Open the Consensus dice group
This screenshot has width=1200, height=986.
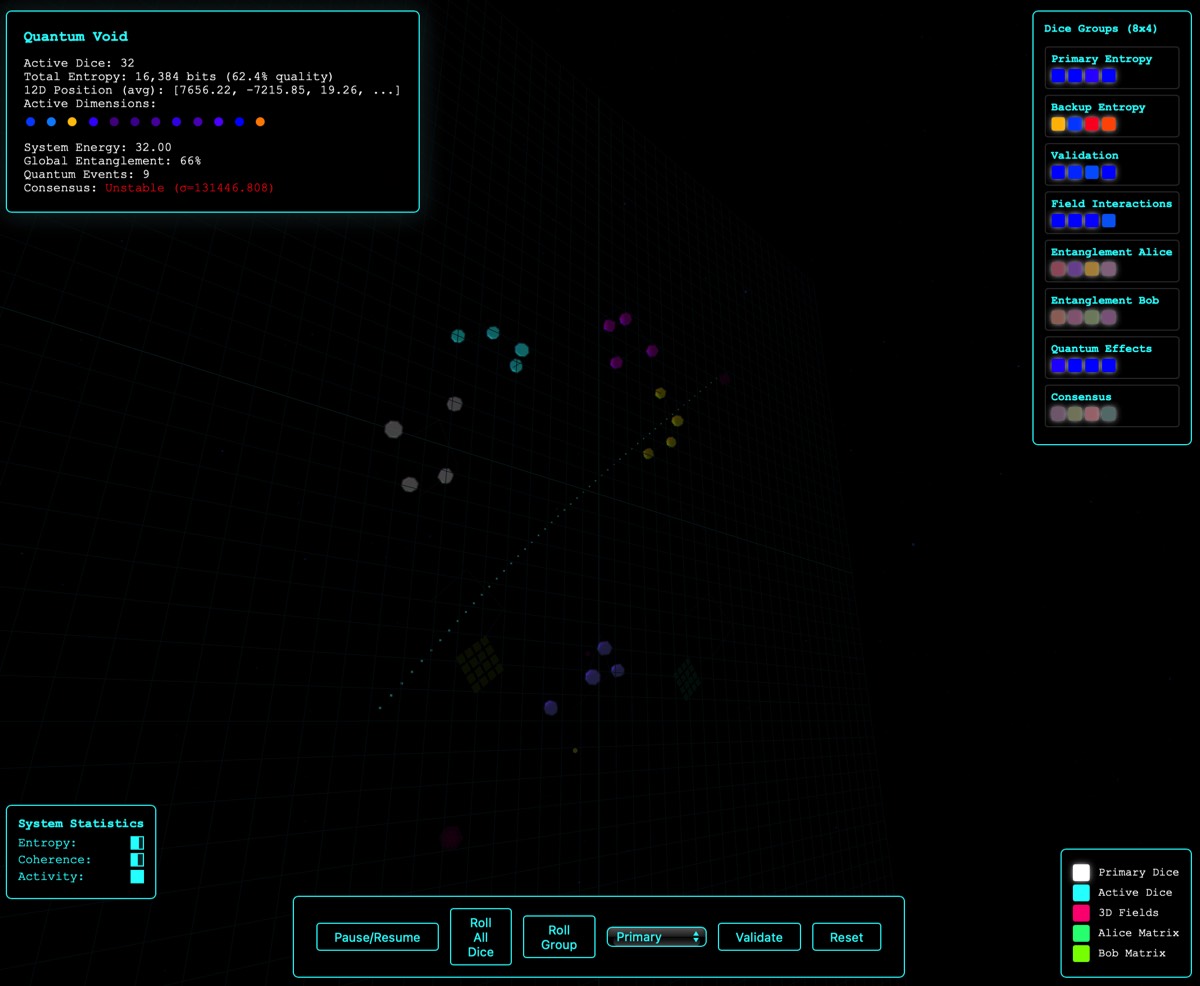(x=1111, y=405)
